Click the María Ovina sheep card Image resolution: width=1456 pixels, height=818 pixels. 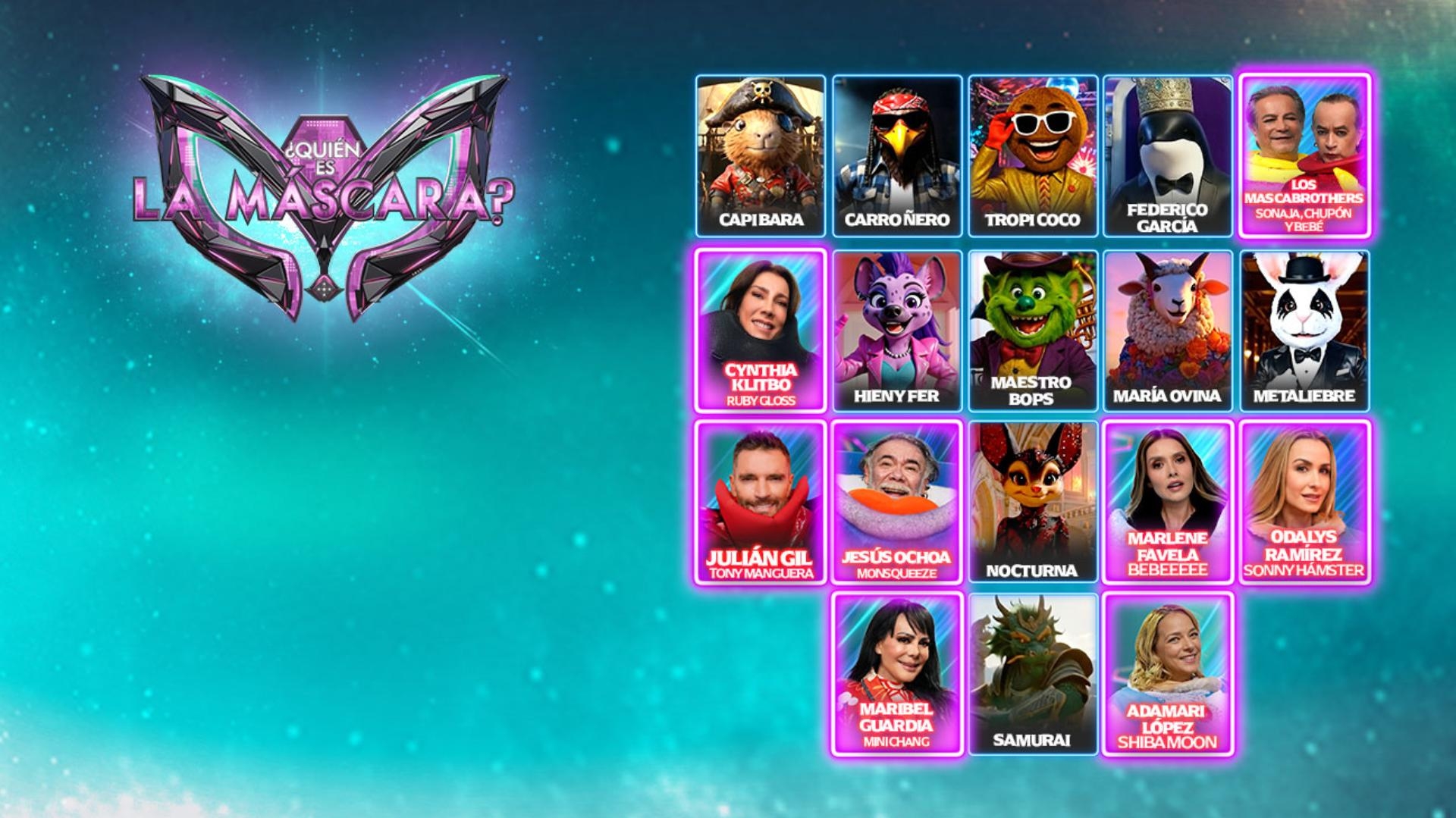click(x=1168, y=331)
